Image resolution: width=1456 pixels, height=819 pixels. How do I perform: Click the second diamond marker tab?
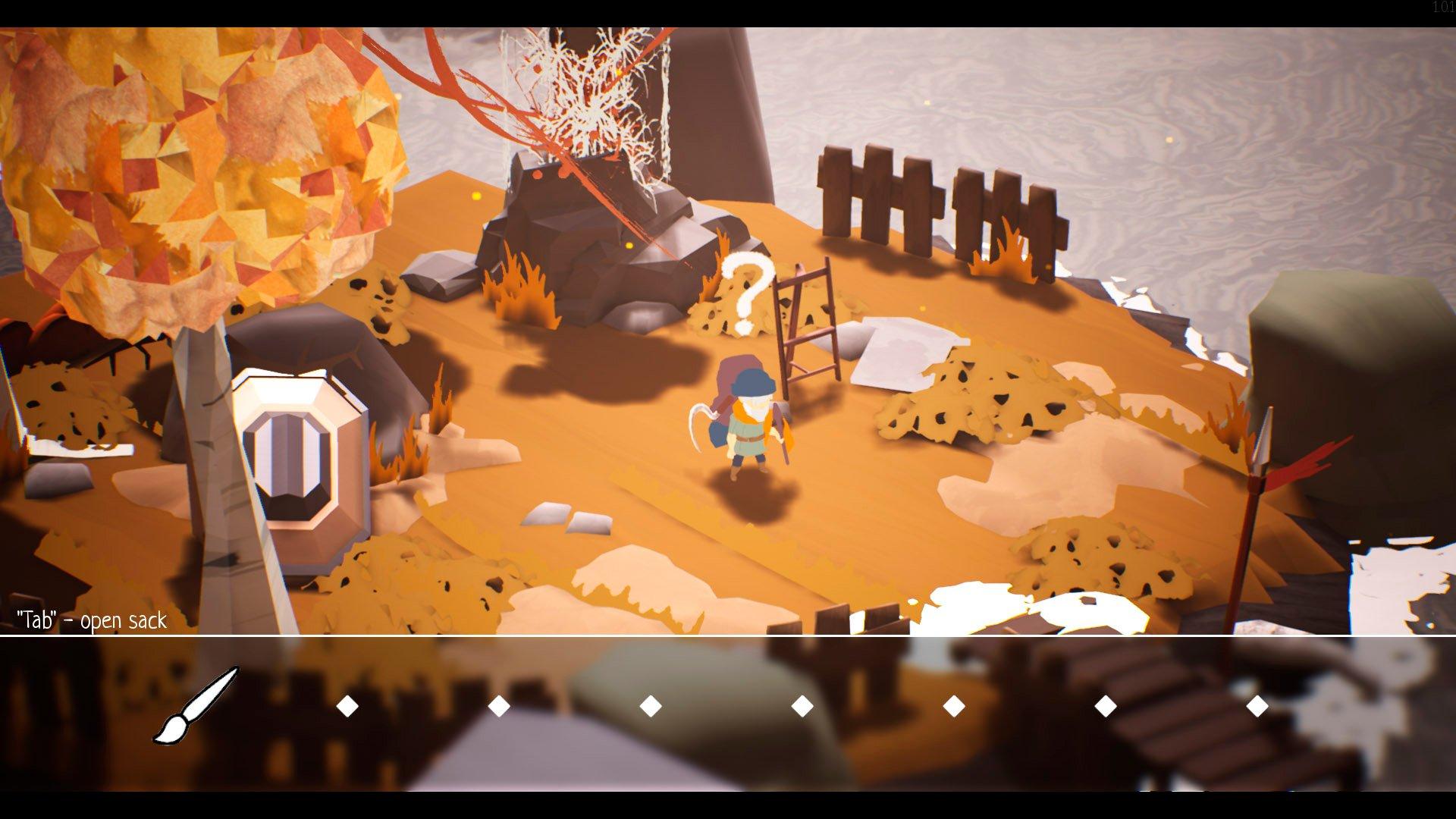(x=497, y=706)
